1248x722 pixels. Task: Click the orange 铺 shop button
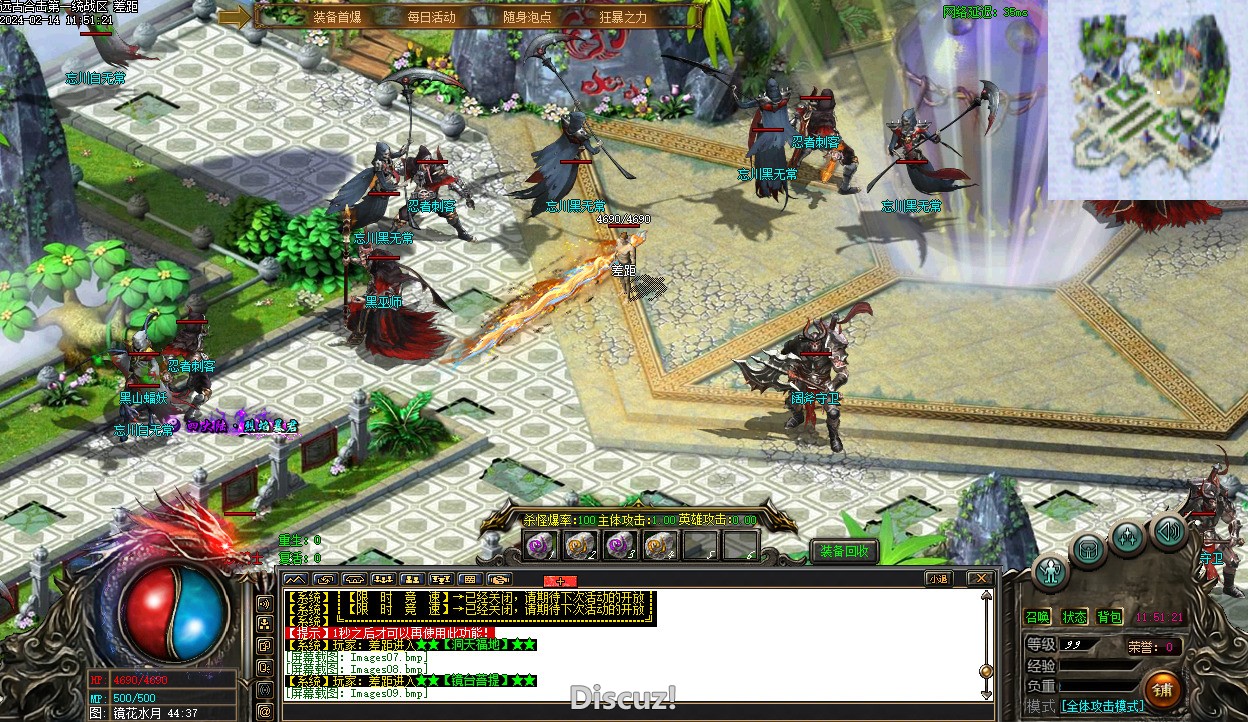[x=1162, y=689]
